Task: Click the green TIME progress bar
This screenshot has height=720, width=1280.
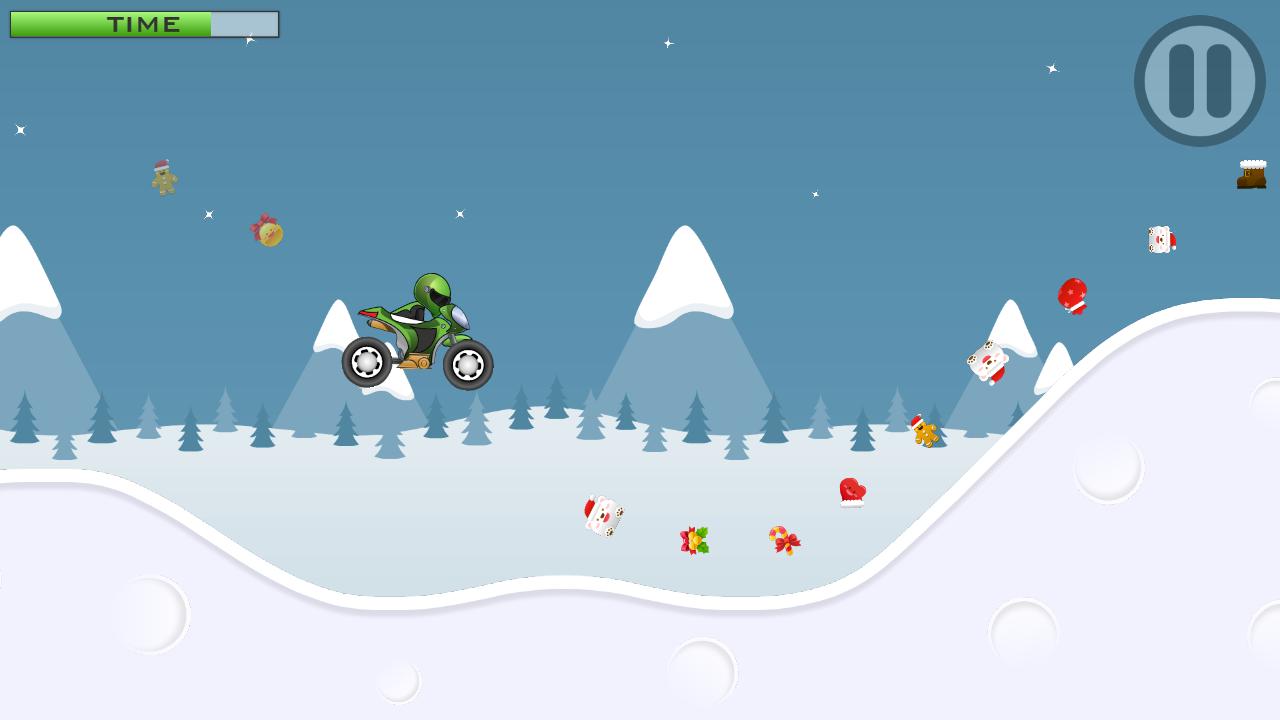Action: tap(110, 24)
